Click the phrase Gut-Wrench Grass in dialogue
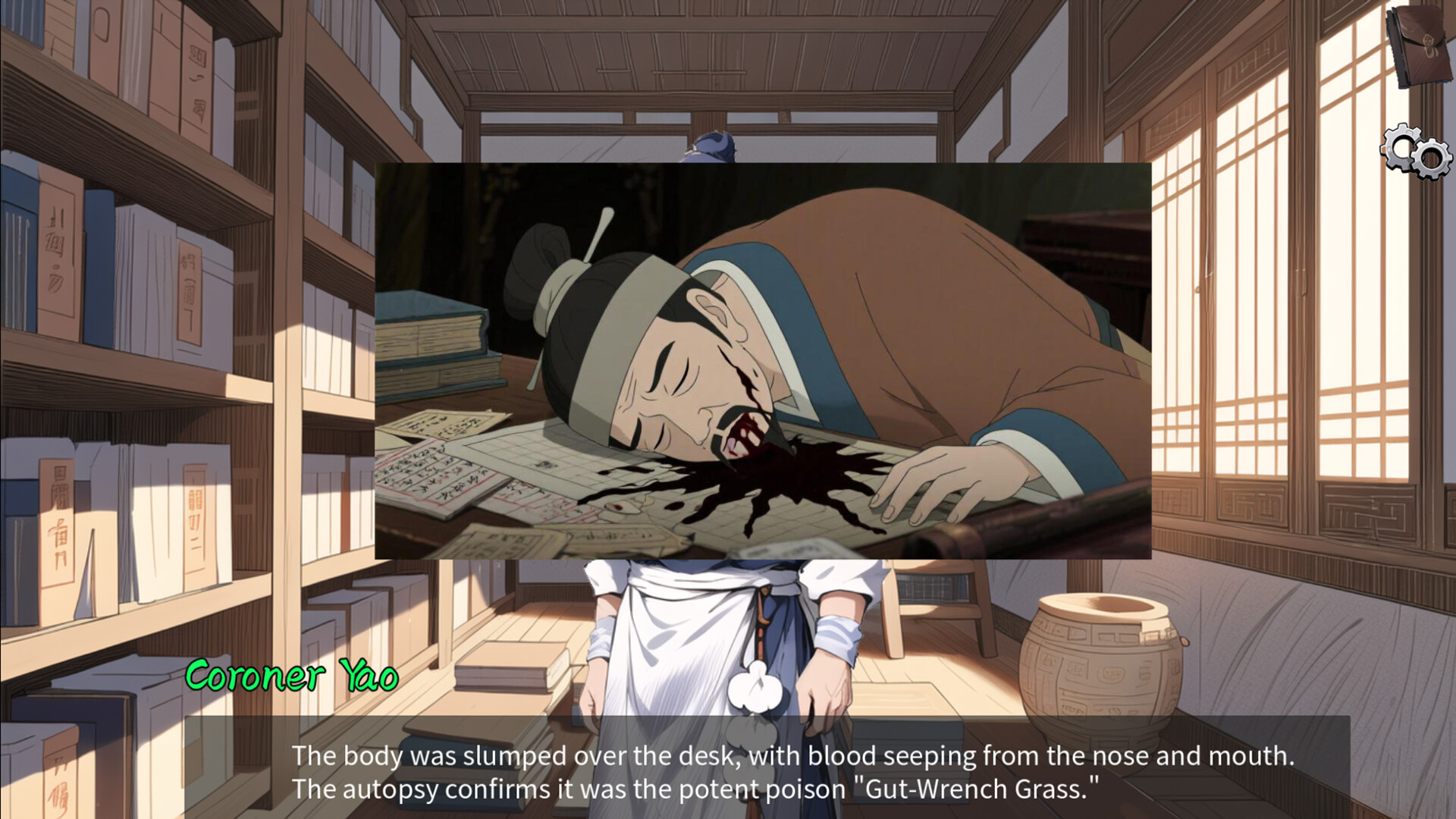 point(971,788)
